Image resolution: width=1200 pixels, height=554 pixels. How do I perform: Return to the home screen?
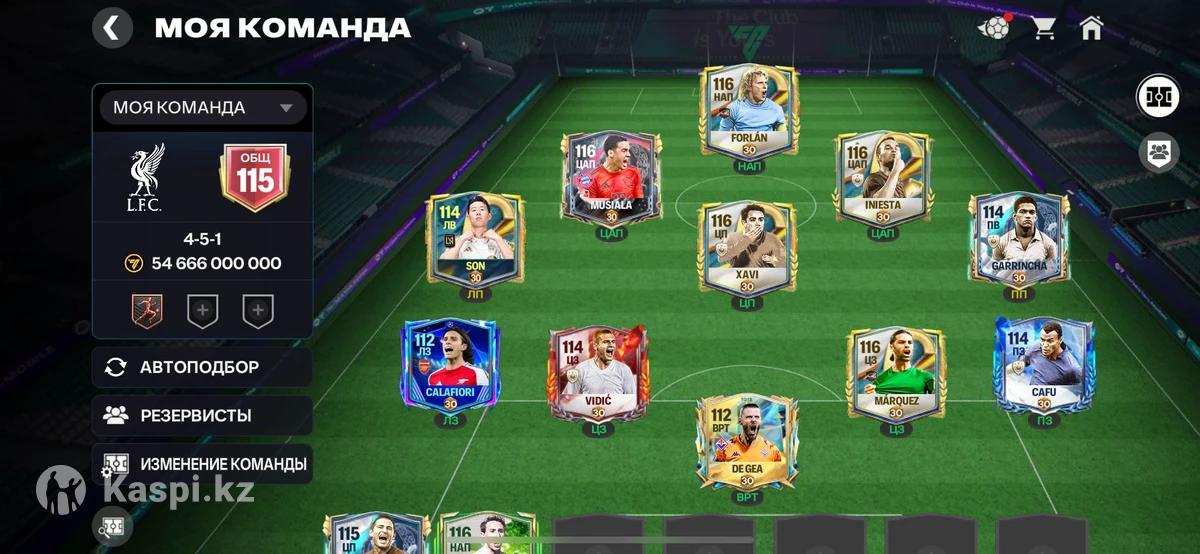1091,28
